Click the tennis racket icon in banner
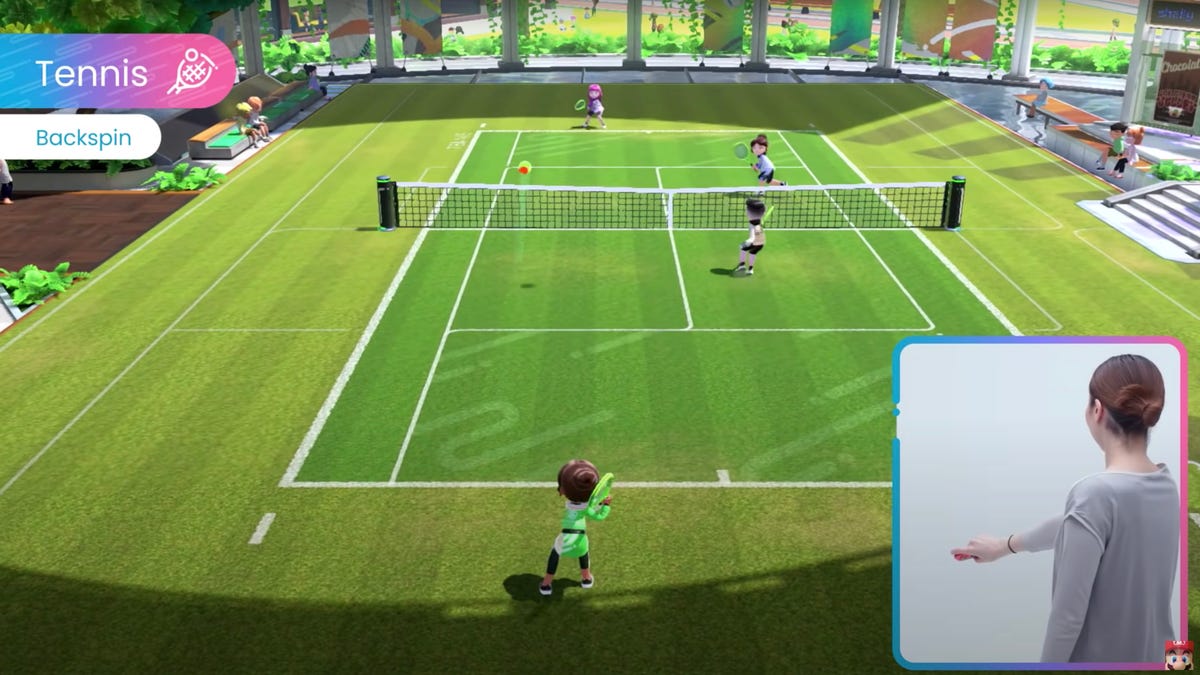Viewport: 1200px width, 675px height. point(192,71)
